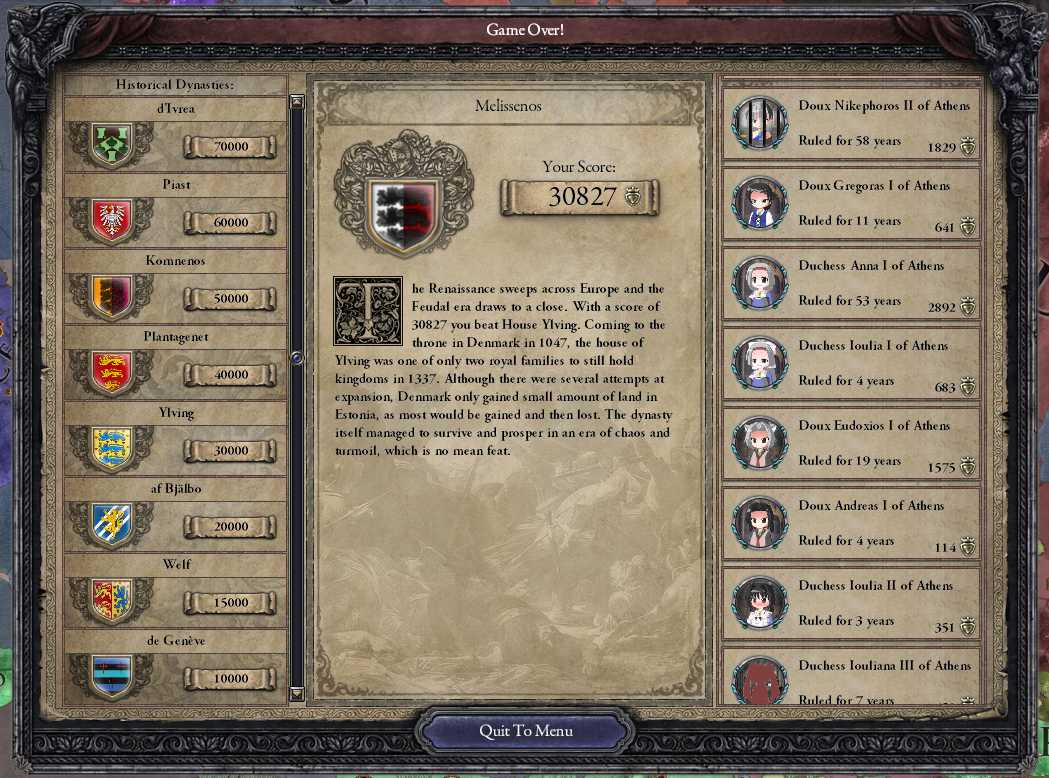Choose the Piast dynasty entry

tap(176, 211)
